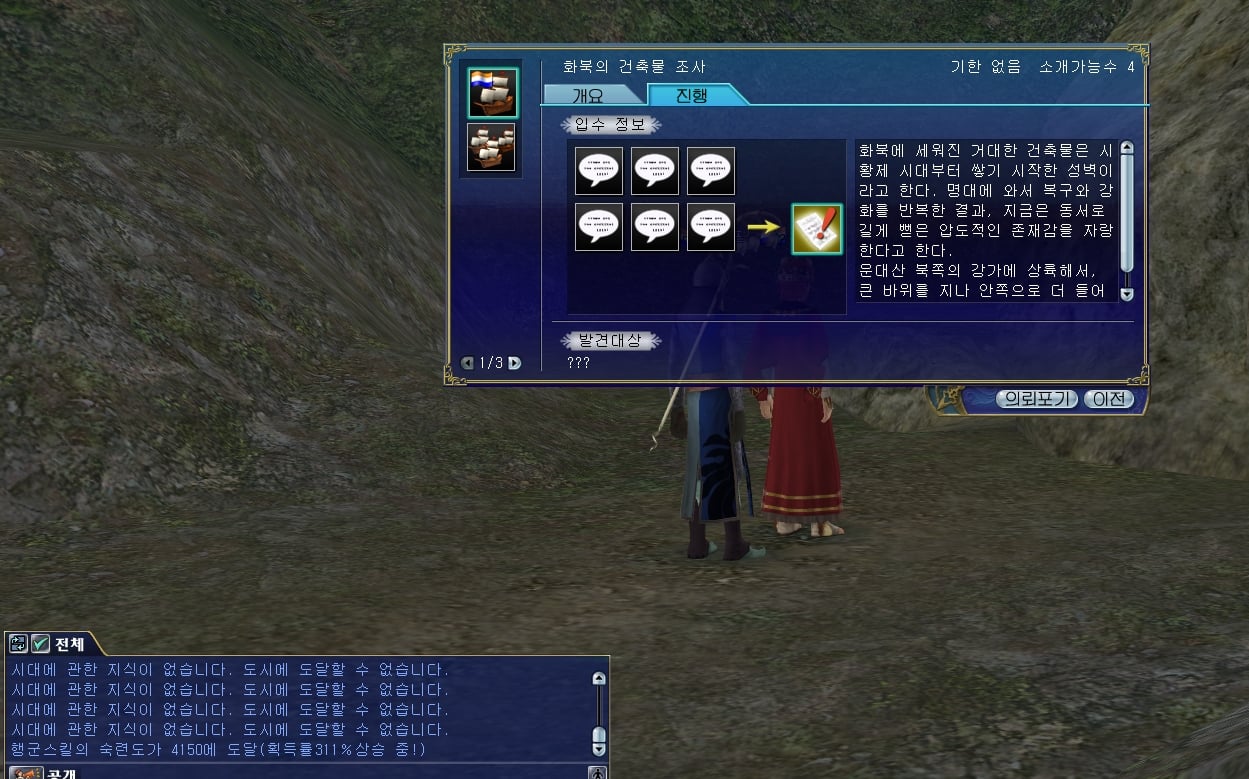The width and height of the screenshot is (1249, 779).
Task: Click the chat swap-arrows icon
Action: click(x=19, y=644)
